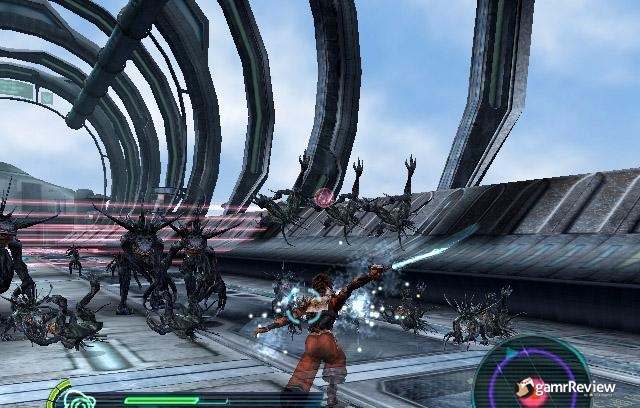Viewport: 640px width, 408px height.
Task: Select the character portrait icon beside the gauge
Action: (79, 398)
